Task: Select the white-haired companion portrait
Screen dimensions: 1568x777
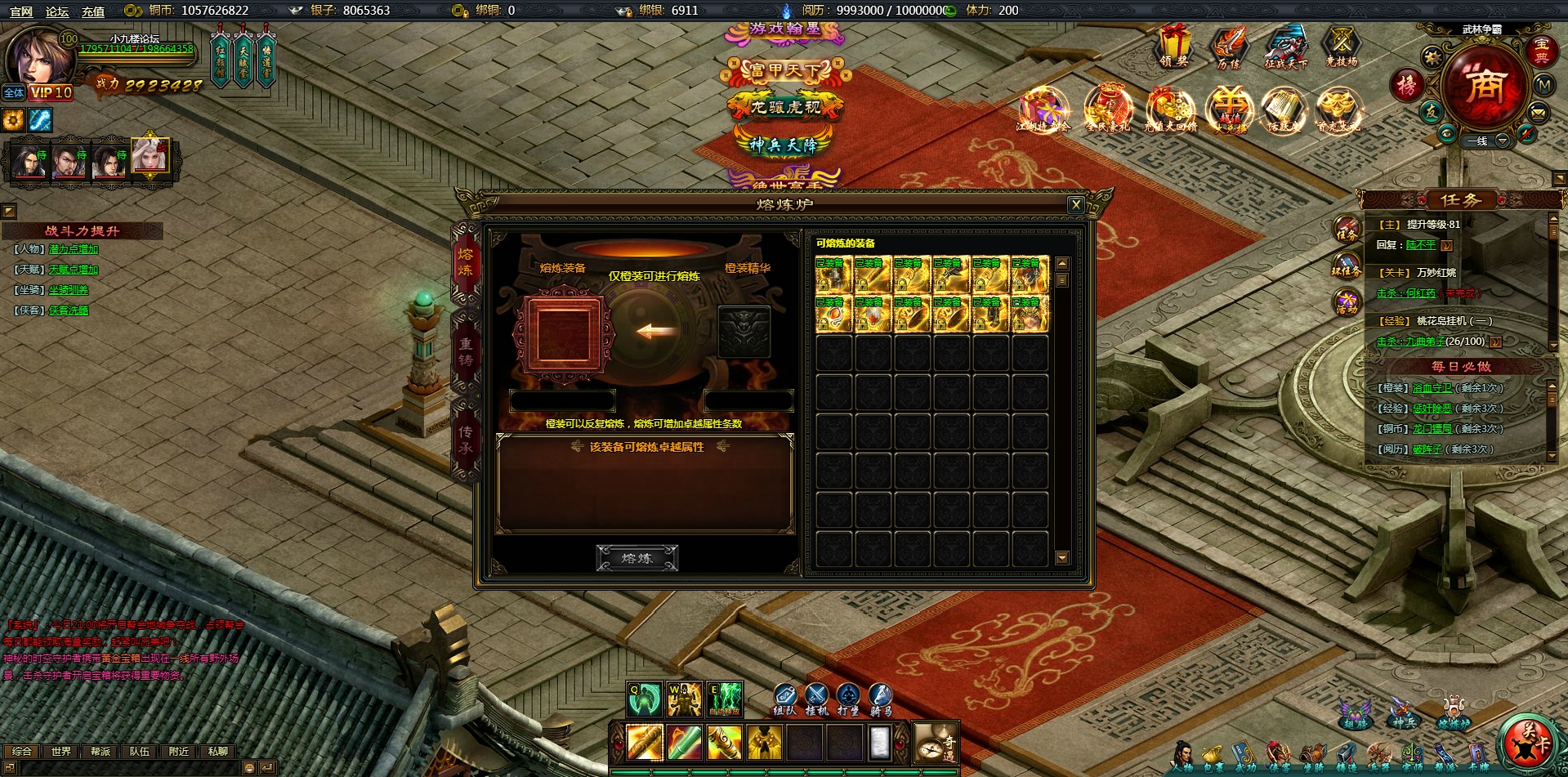Action: pyautogui.click(x=150, y=156)
